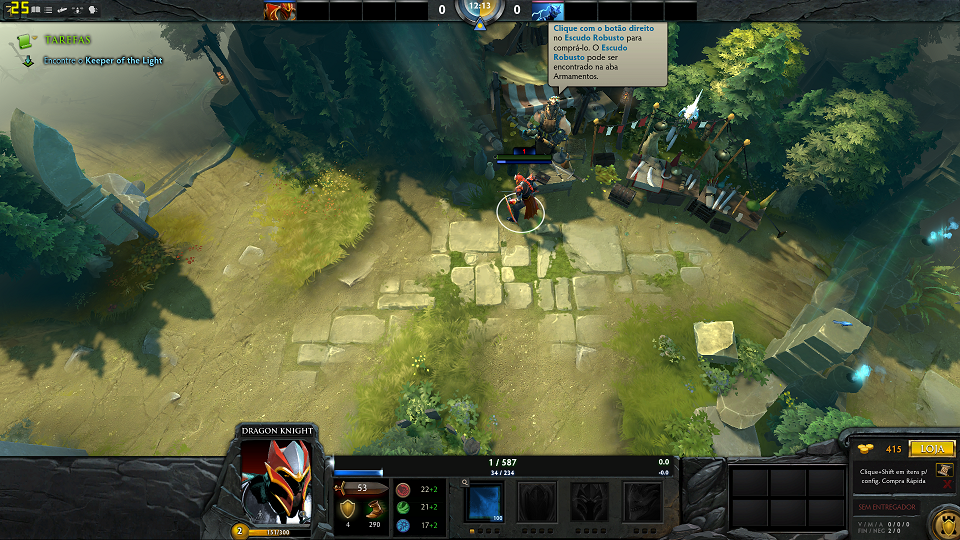Select the blue enemy hero icon in top bar

pyautogui.click(x=547, y=11)
